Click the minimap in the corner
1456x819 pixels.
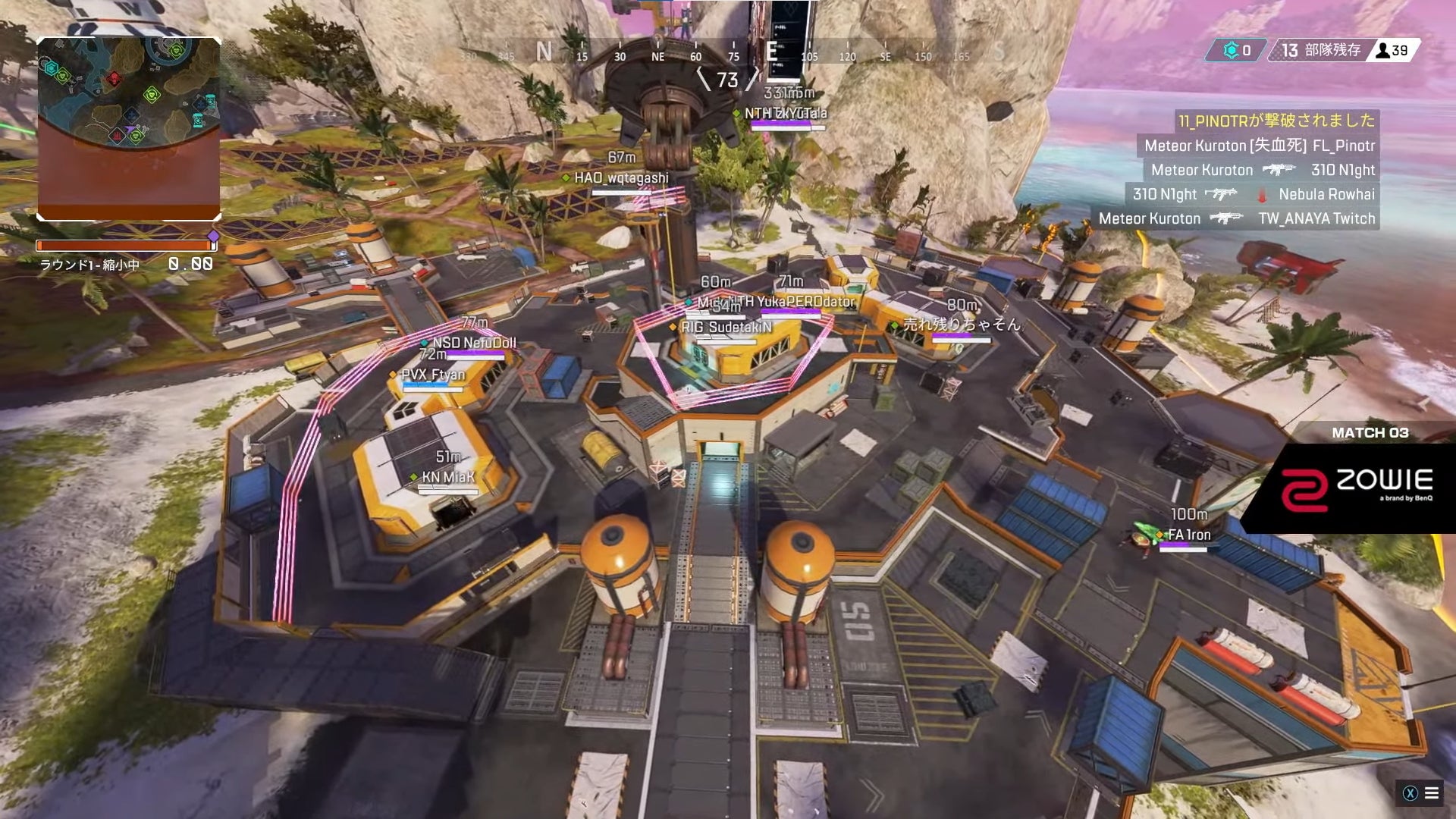point(129,129)
